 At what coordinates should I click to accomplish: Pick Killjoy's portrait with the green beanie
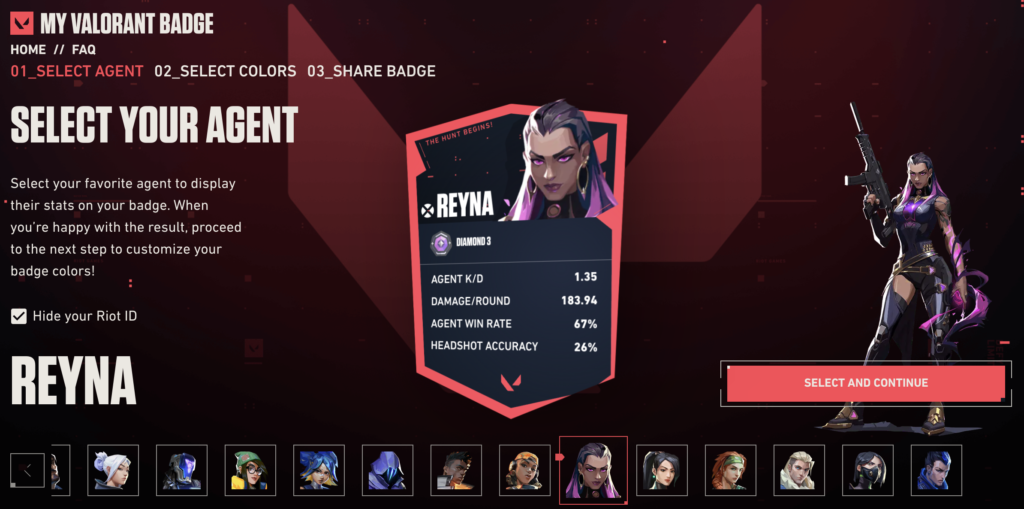pyautogui.click(x=250, y=470)
